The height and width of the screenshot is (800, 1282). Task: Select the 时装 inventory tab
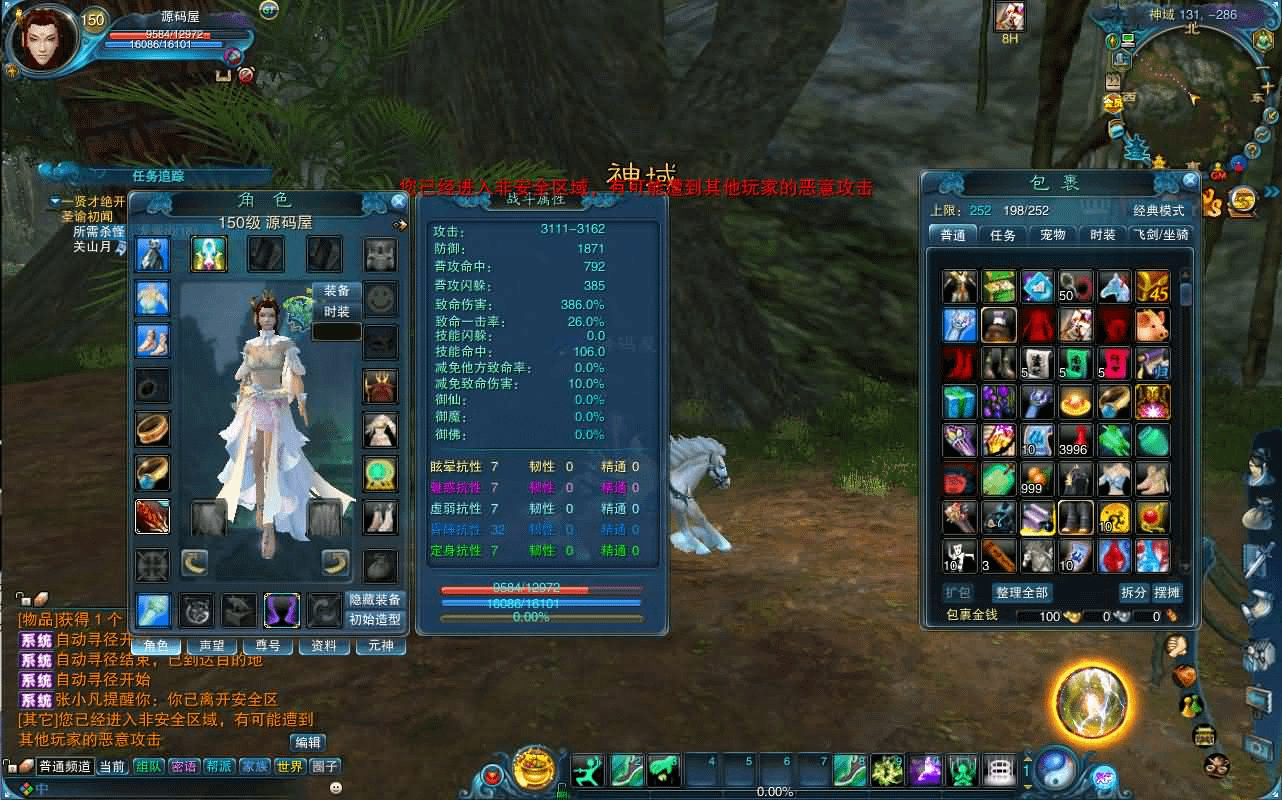coord(1102,235)
